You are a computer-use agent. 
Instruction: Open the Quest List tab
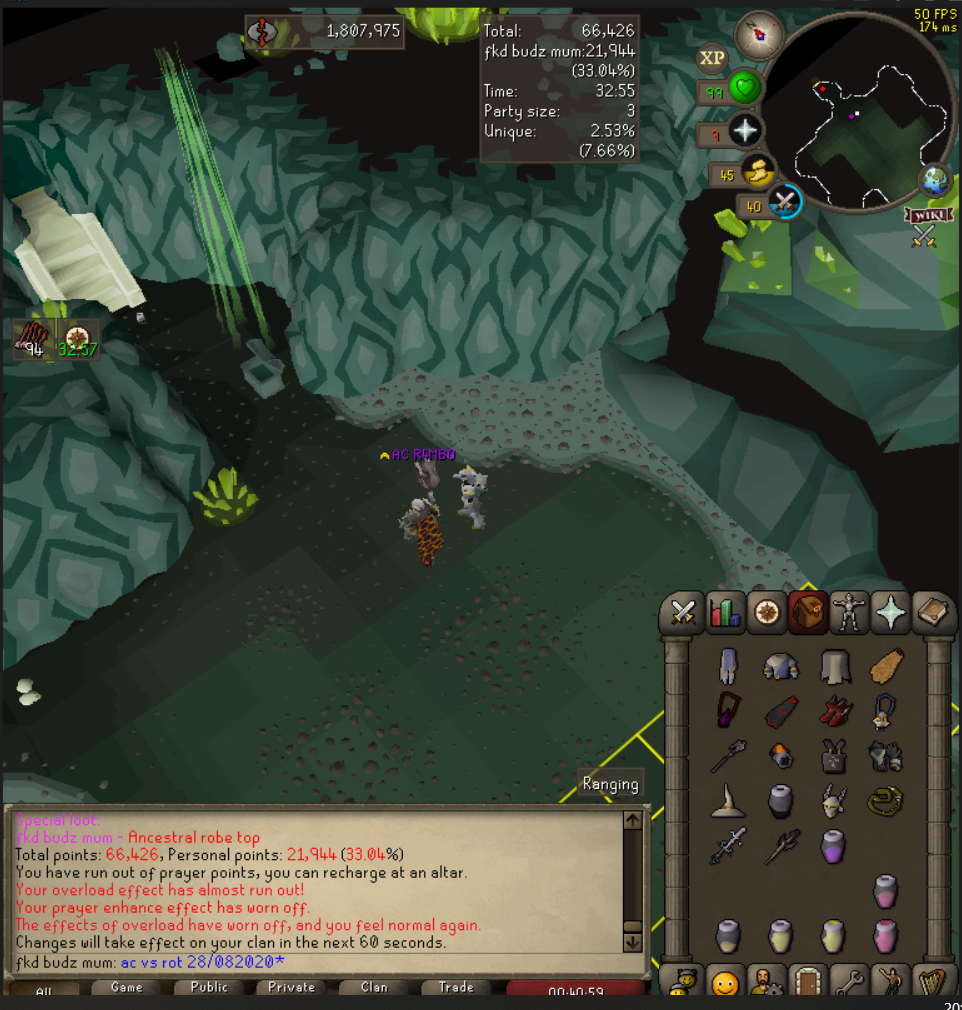coord(768,612)
